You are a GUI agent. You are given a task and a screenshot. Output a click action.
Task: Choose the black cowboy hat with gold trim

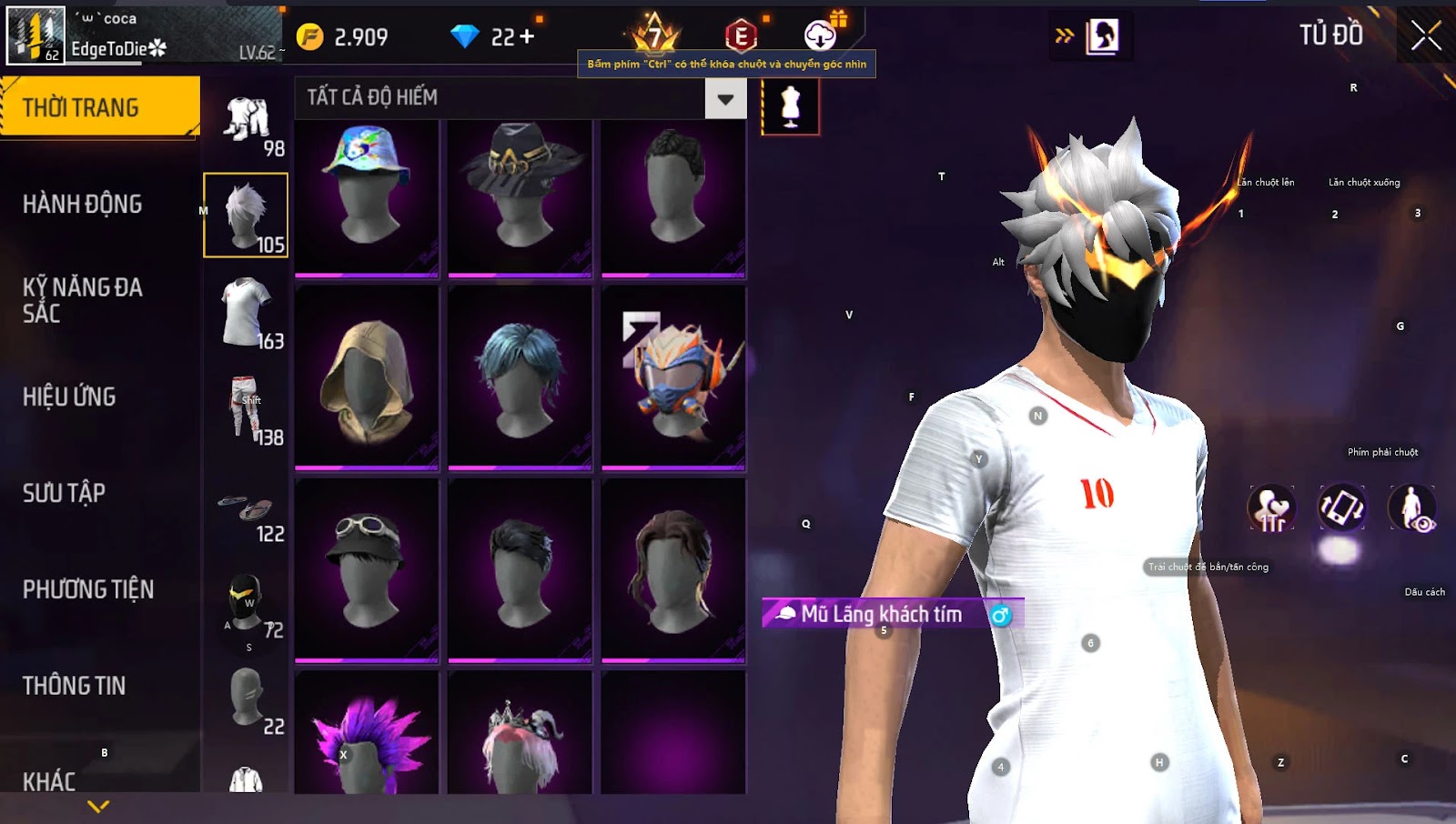click(x=521, y=196)
